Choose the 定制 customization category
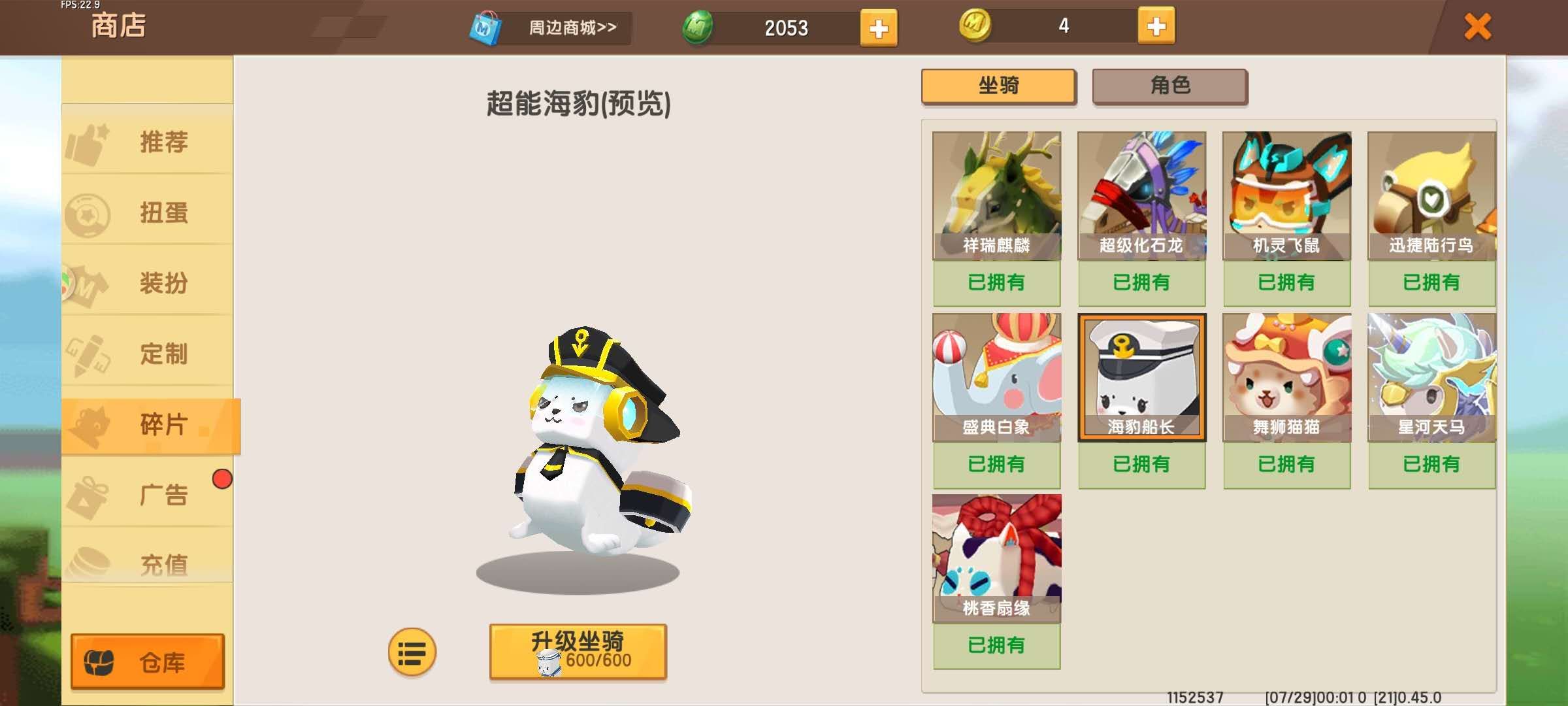Screen dimensions: 1568x706 148,354
